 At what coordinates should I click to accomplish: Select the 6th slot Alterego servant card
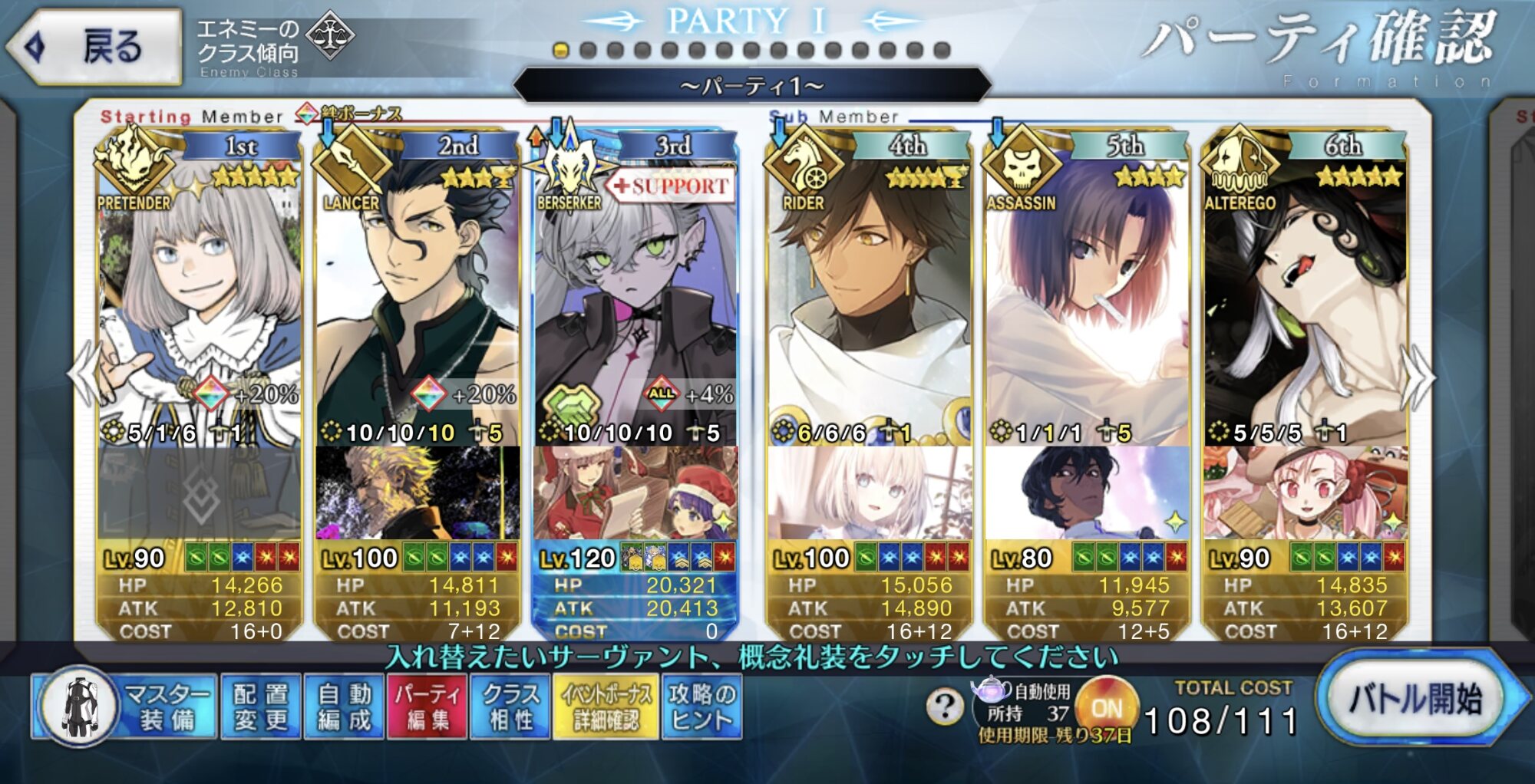coord(1305,307)
